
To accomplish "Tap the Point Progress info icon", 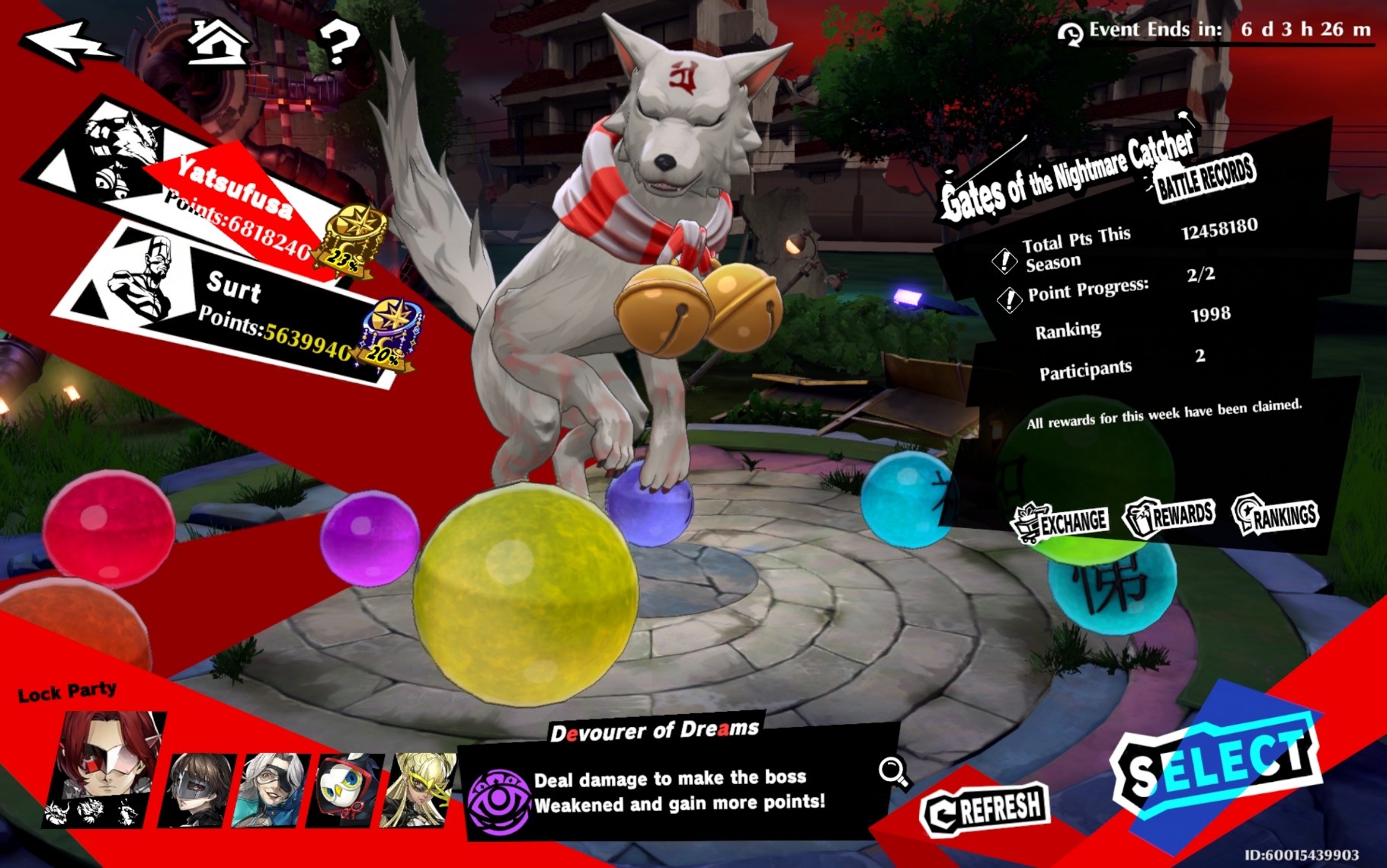I will point(1010,299).
